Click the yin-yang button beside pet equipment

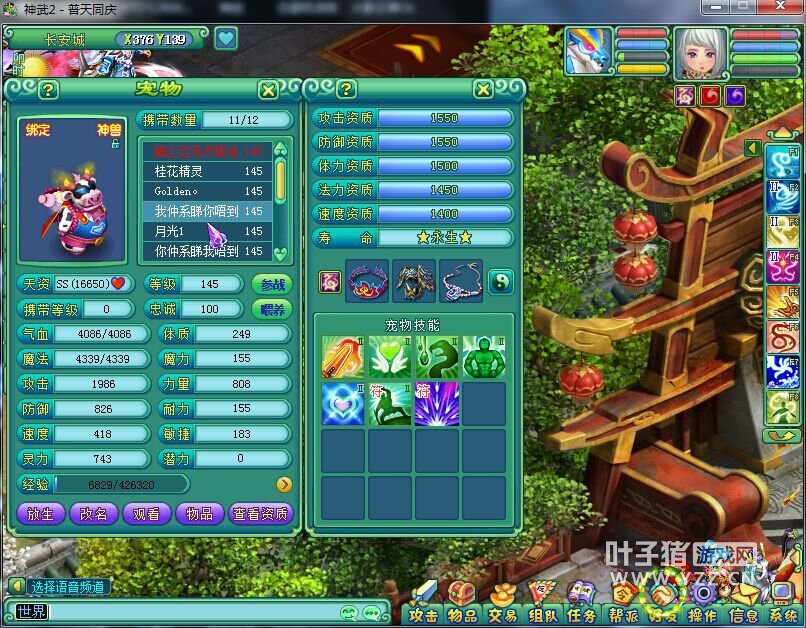point(500,282)
